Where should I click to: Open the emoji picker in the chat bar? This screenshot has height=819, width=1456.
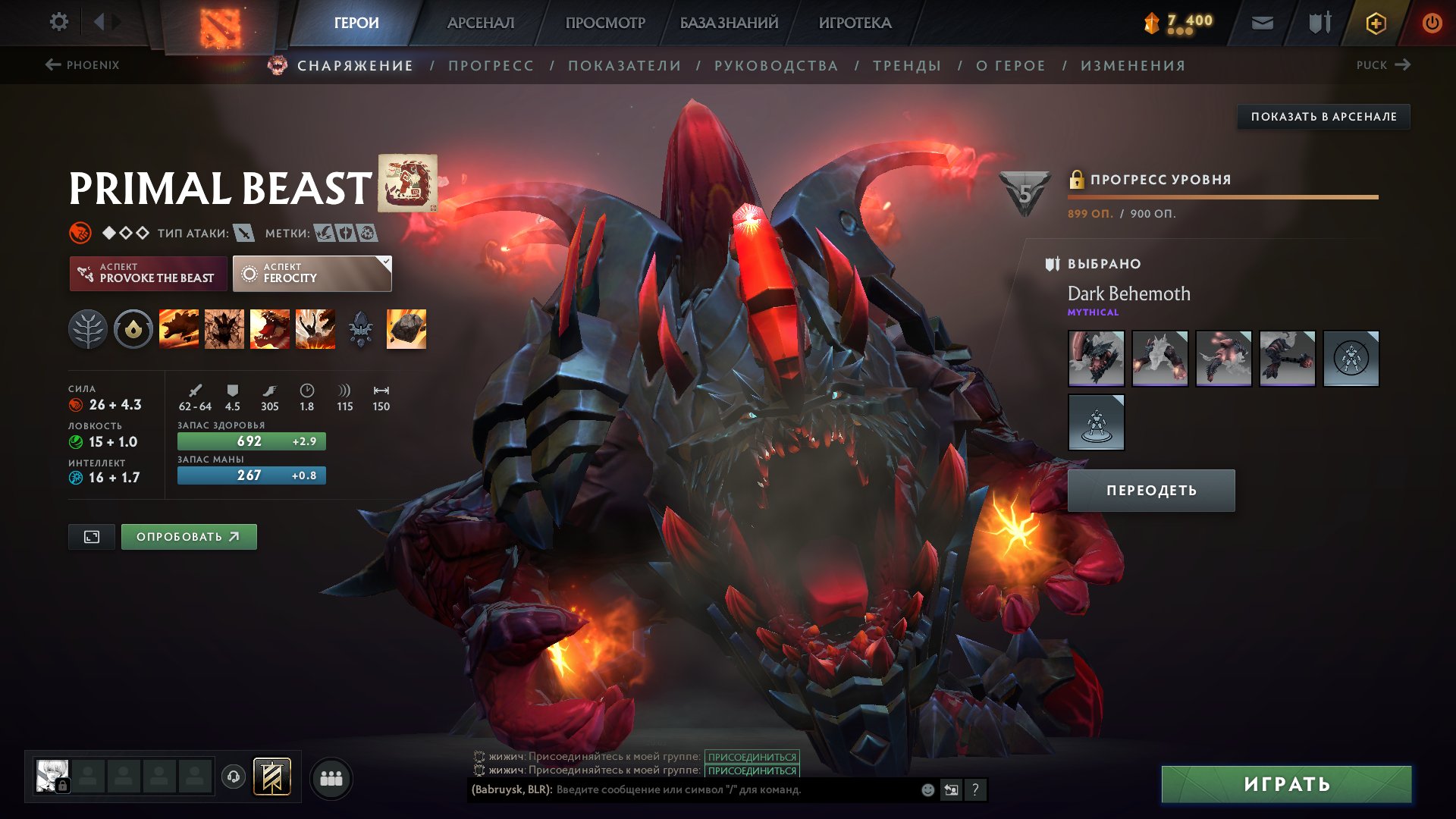pyautogui.click(x=927, y=789)
